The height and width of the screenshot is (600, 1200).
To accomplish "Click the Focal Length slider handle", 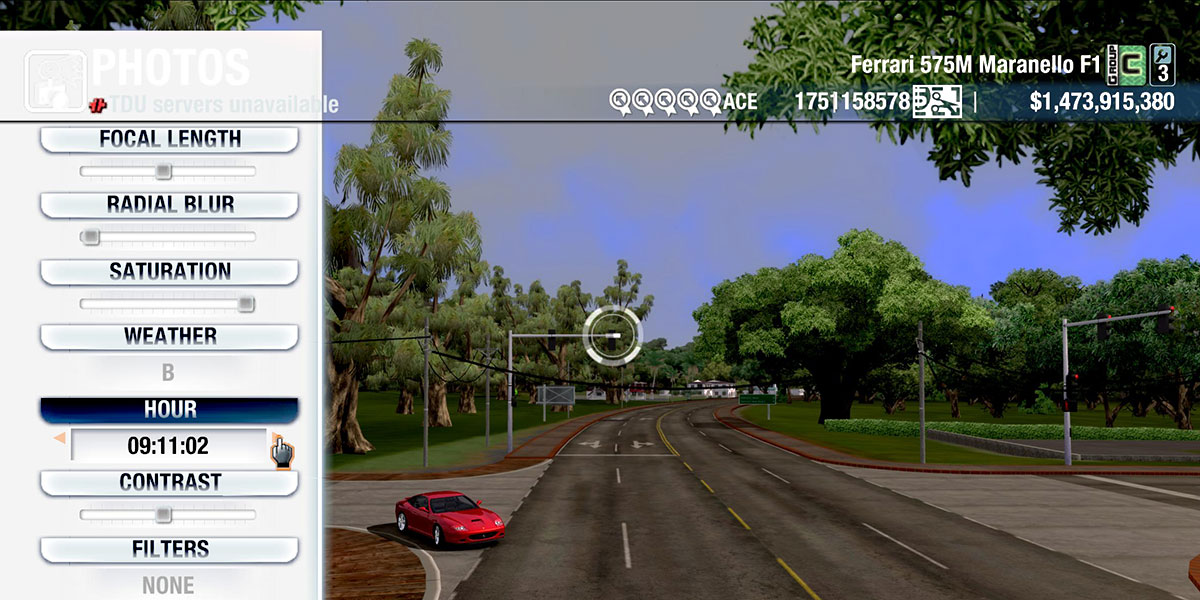I will click(163, 172).
